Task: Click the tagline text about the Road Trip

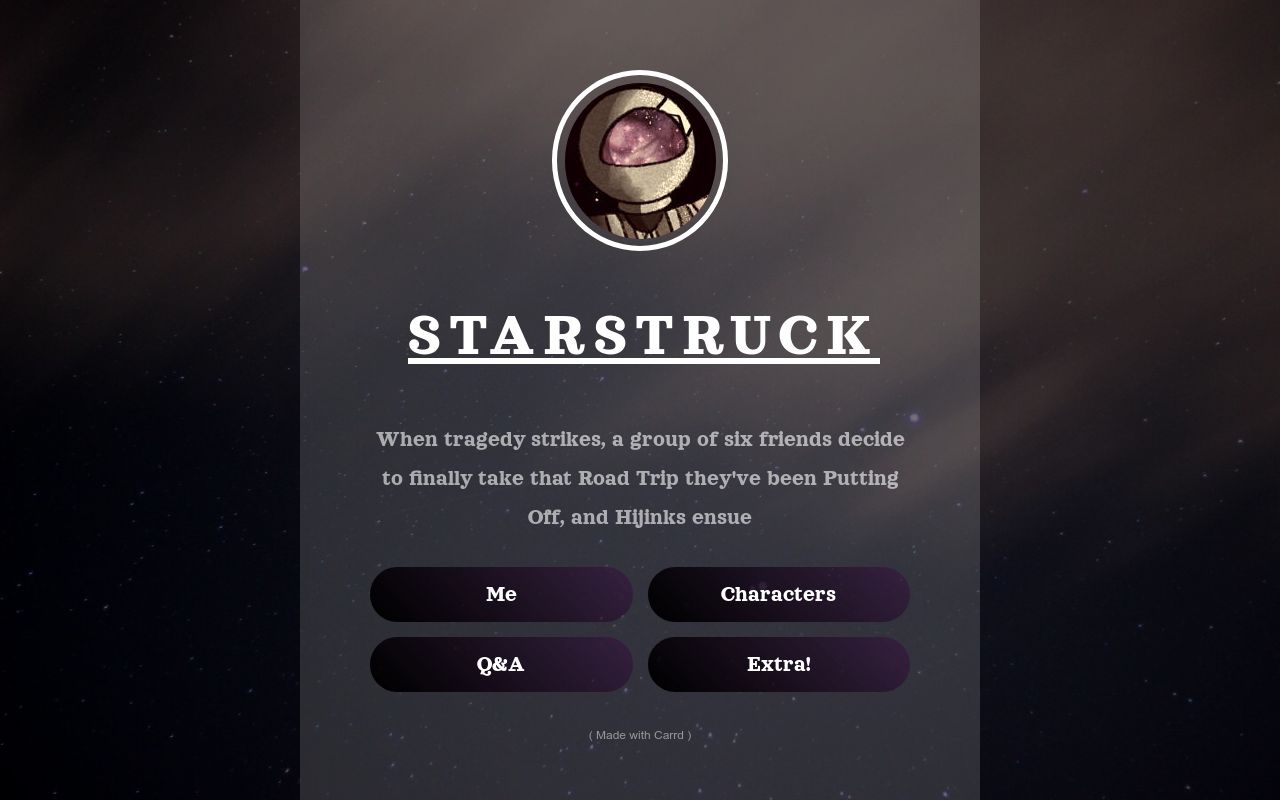Action: [x=640, y=478]
